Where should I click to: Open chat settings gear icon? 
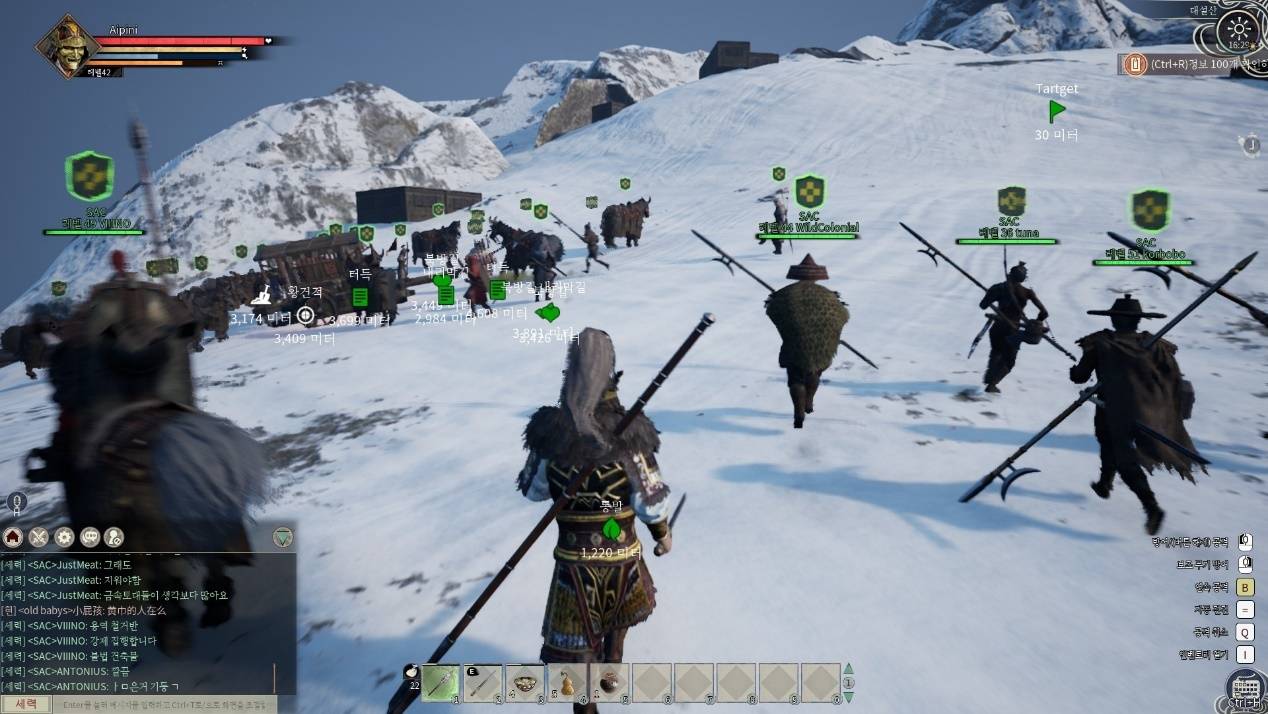click(x=64, y=537)
